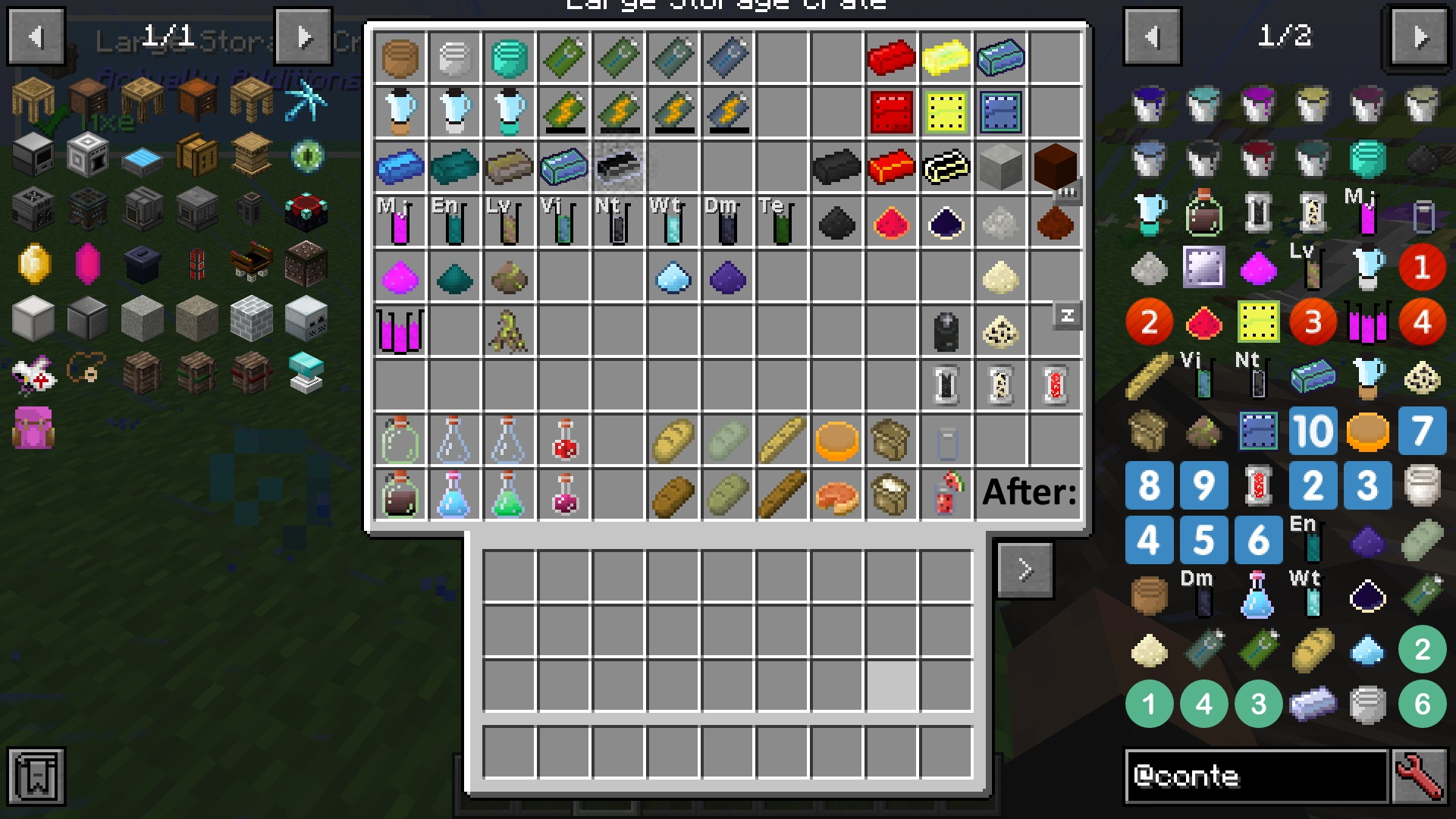Click the green ender eye icon among the bookmarks
The height and width of the screenshot is (819, 1456).
(306, 156)
